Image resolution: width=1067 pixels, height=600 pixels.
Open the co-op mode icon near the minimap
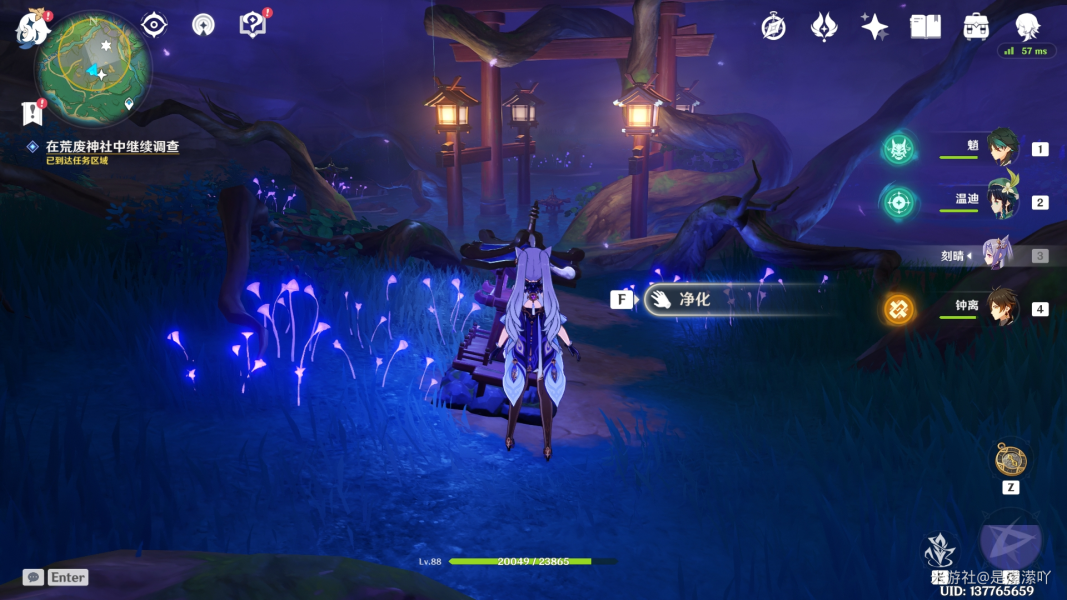pyautogui.click(x=203, y=25)
